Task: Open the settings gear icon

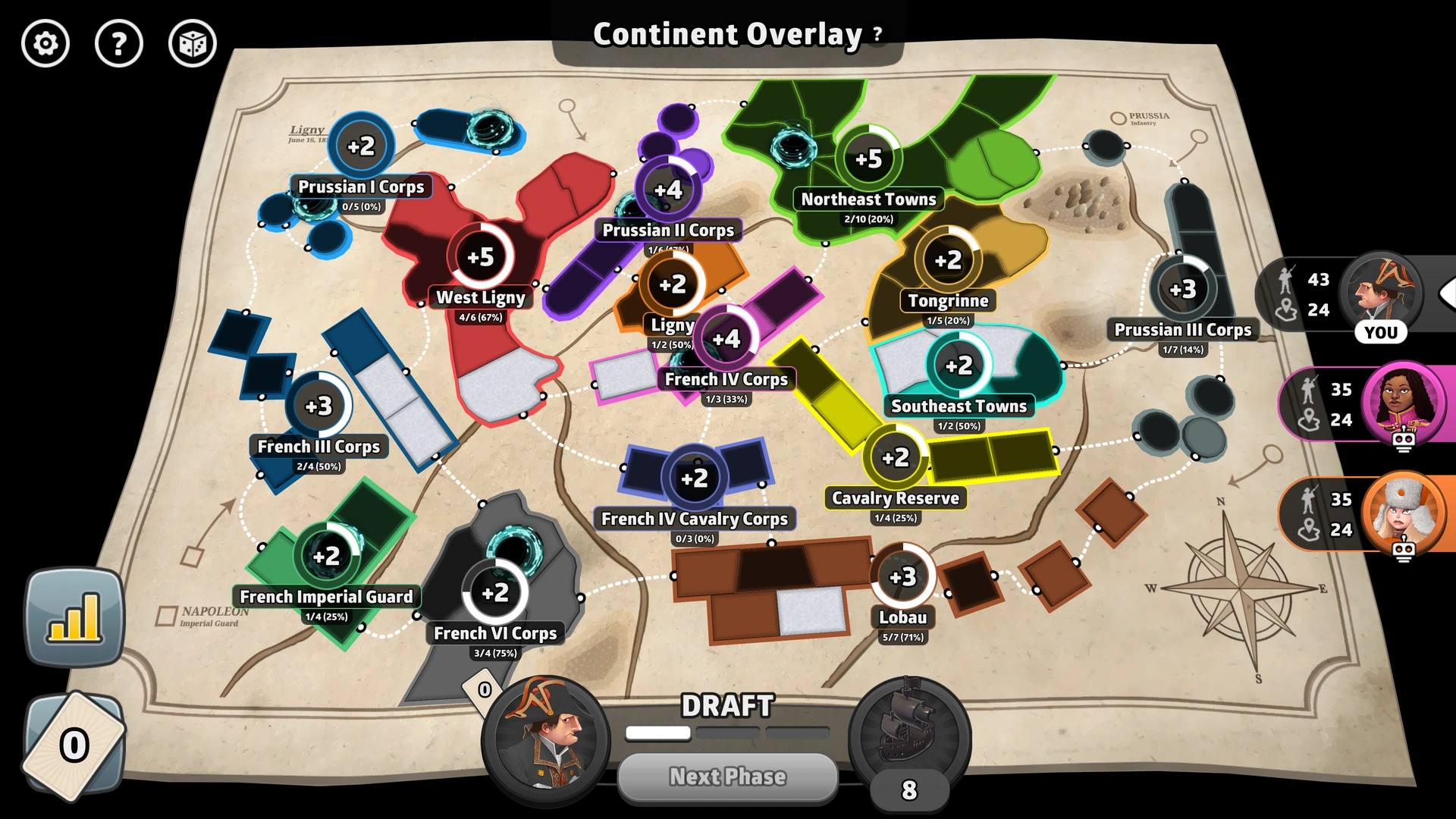Action: (45, 44)
